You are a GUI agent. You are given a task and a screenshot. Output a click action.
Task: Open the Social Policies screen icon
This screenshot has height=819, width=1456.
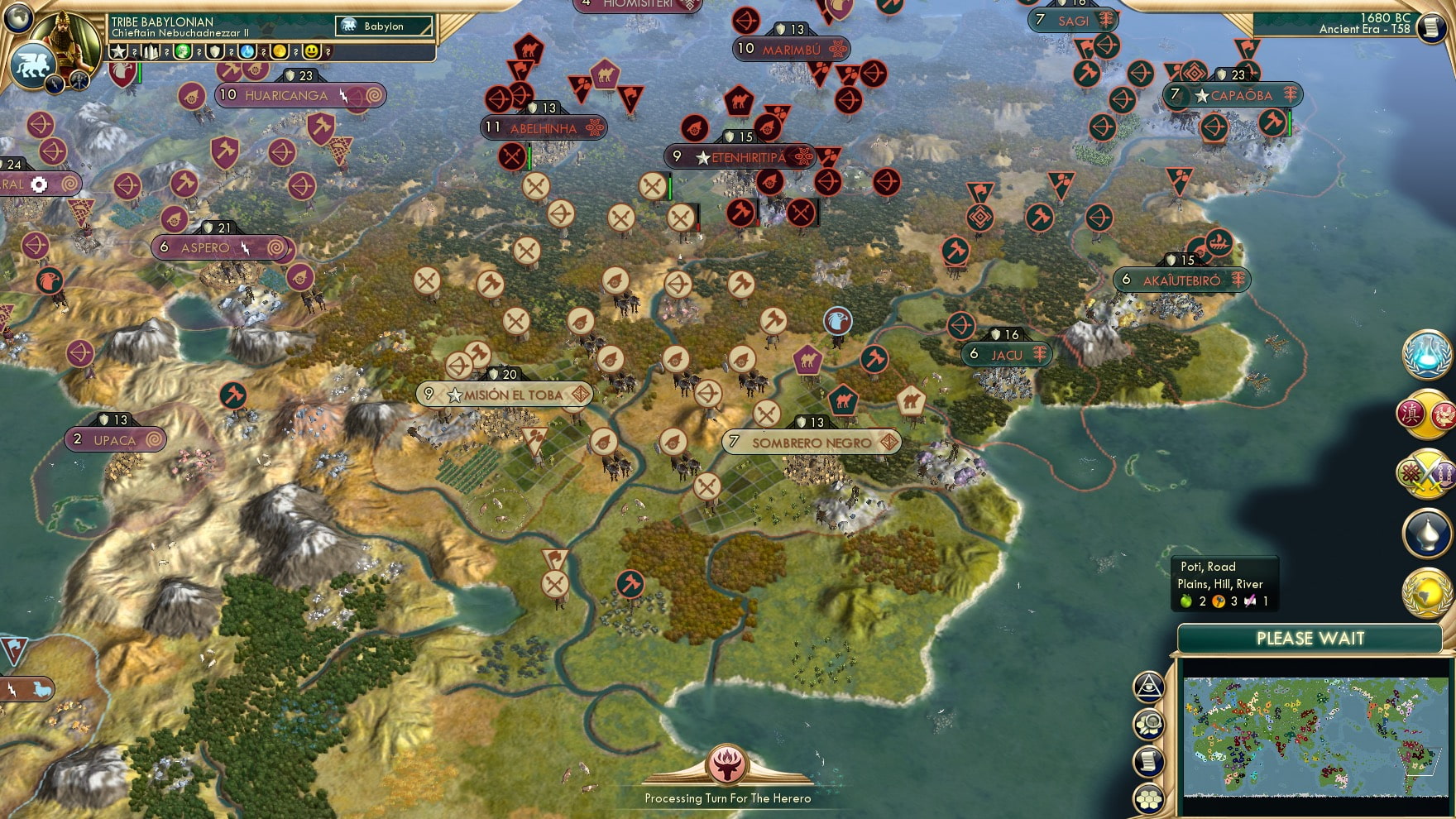pyautogui.click(x=1427, y=412)
